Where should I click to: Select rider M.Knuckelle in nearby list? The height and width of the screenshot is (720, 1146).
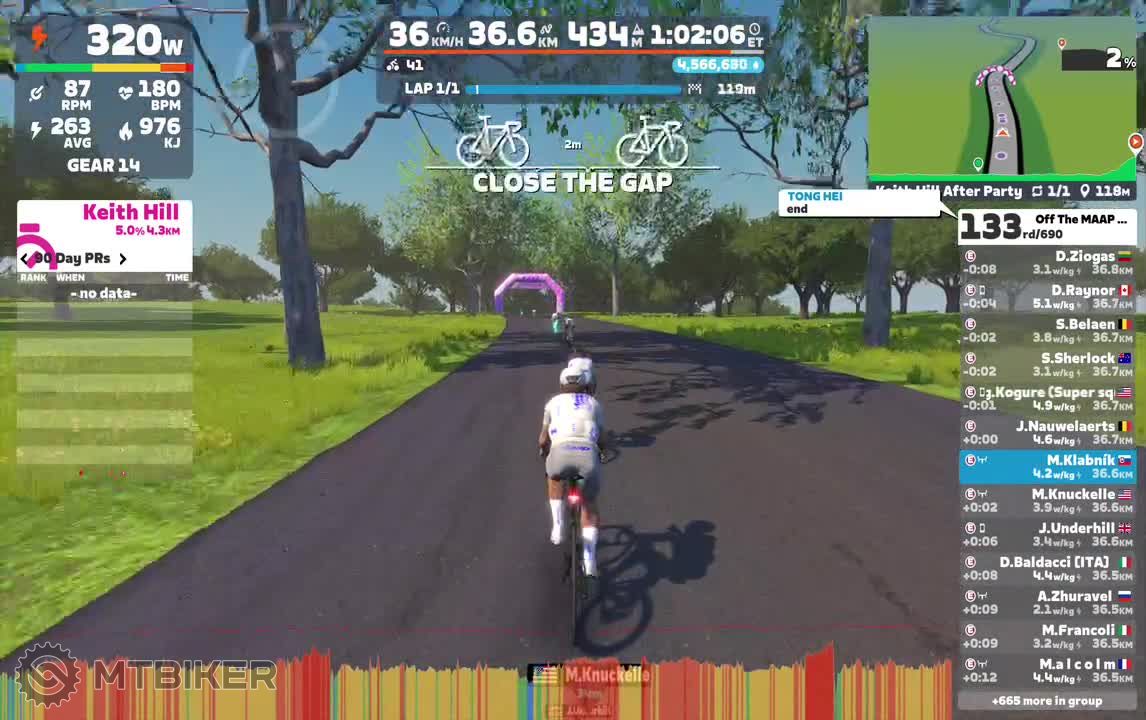pos(1047,501)
